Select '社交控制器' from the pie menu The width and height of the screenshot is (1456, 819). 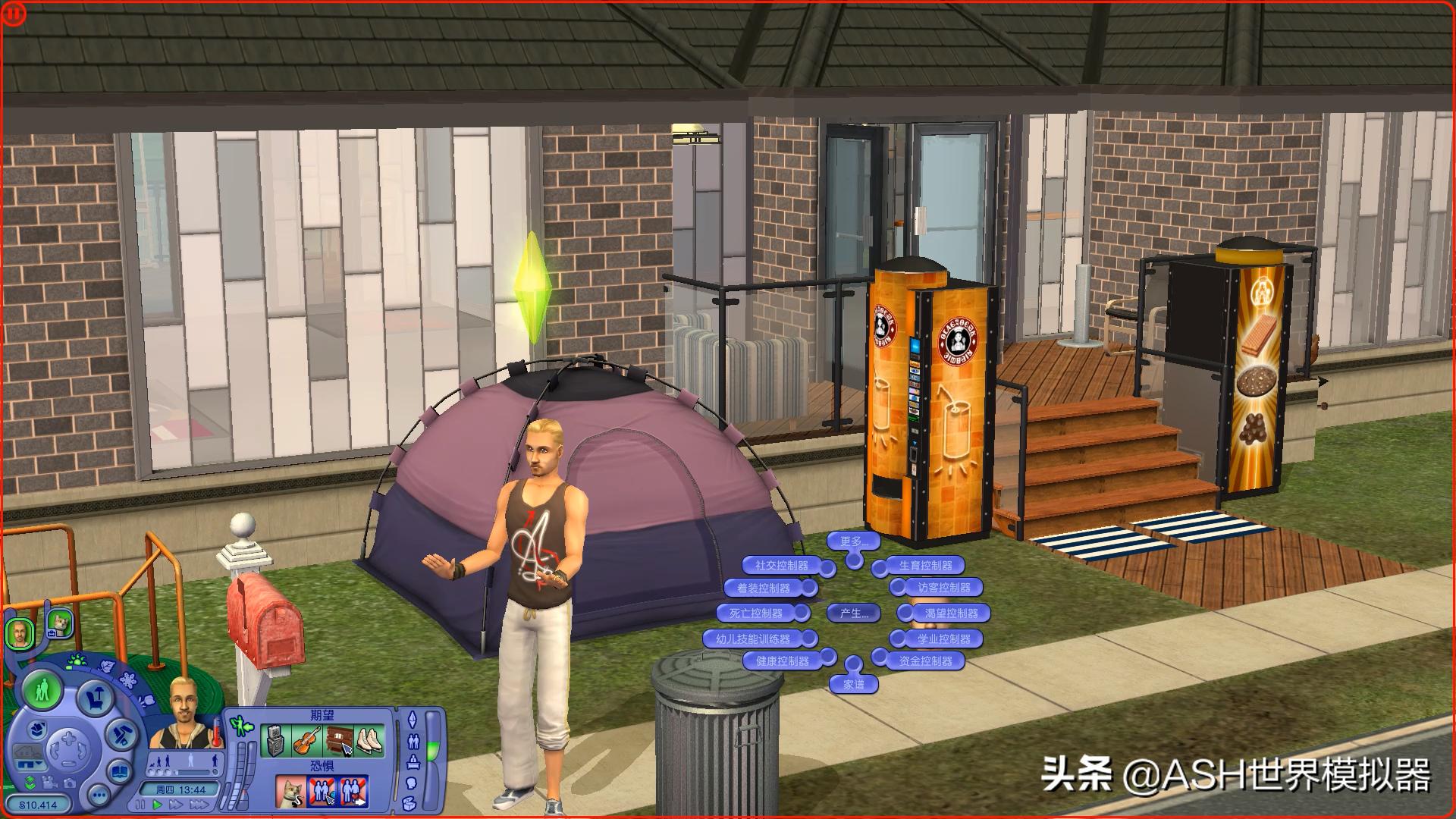(x=782, y=566)
